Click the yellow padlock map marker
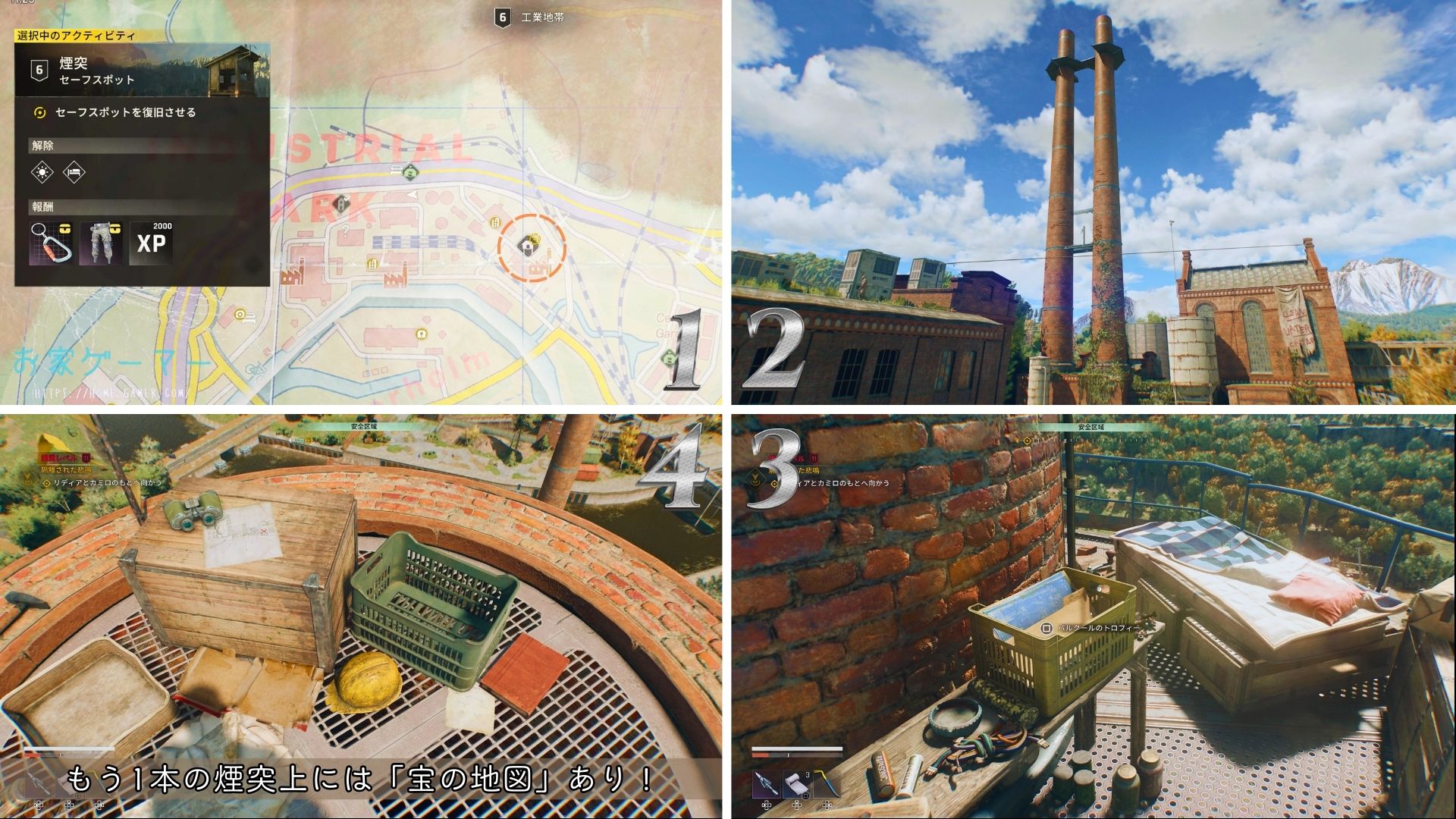This screenshot has height=819, width=1456. click(421, 334)
